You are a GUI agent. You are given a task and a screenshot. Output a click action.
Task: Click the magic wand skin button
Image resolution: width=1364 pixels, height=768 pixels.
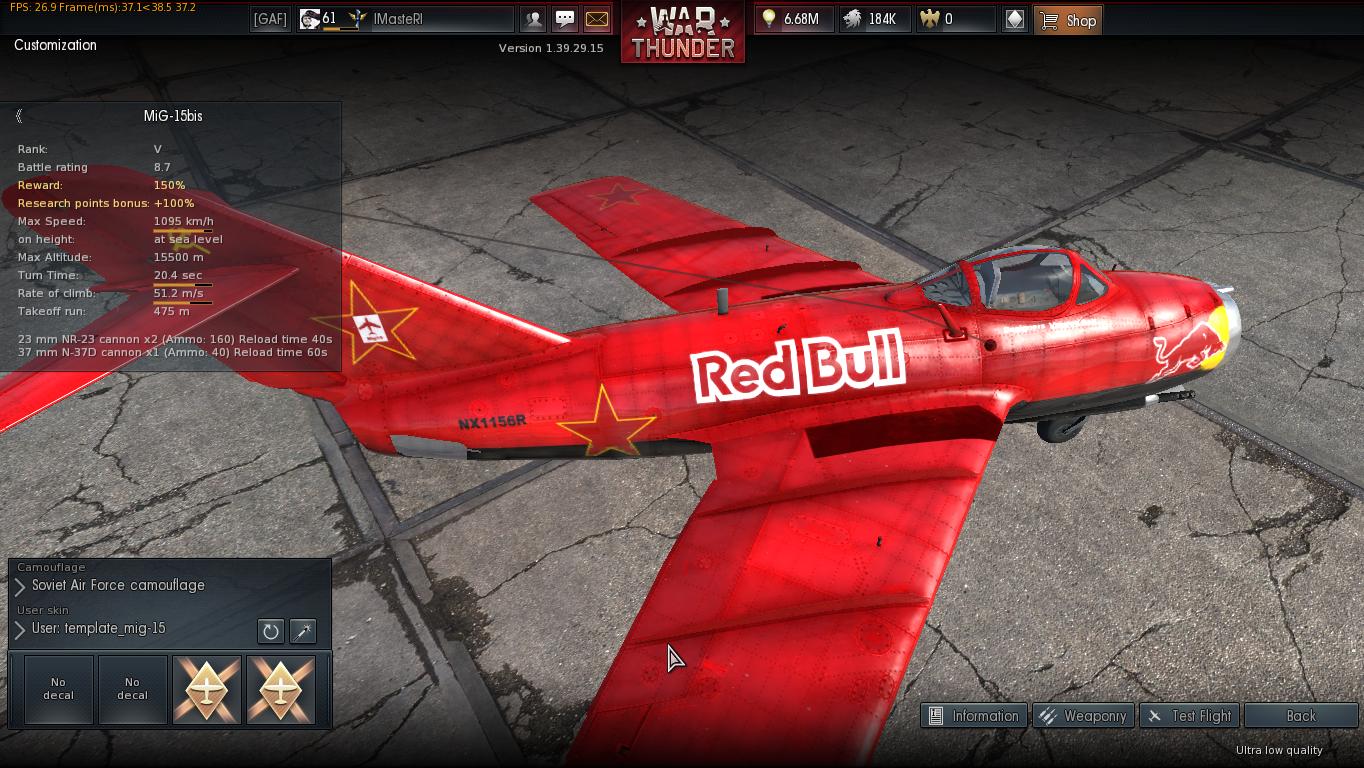pos(302,631)
